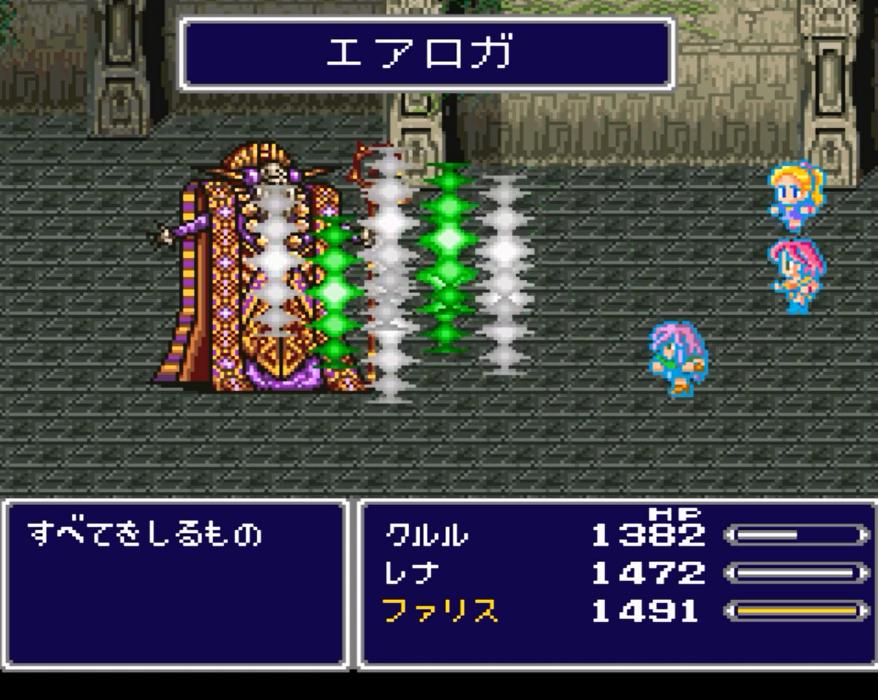Viewport: 878px width, 700px height.
Task: Pick the highlighted ファリス party row
Action: (441, 611)
